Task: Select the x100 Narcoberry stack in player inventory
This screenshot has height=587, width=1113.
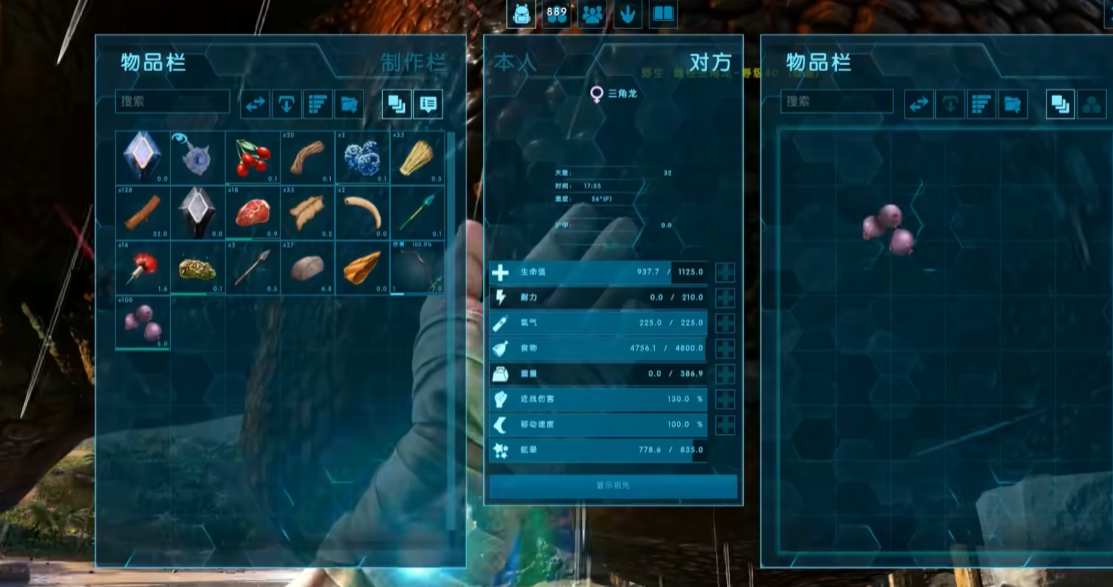Action: pyautogui.click(x=142, y=322)
